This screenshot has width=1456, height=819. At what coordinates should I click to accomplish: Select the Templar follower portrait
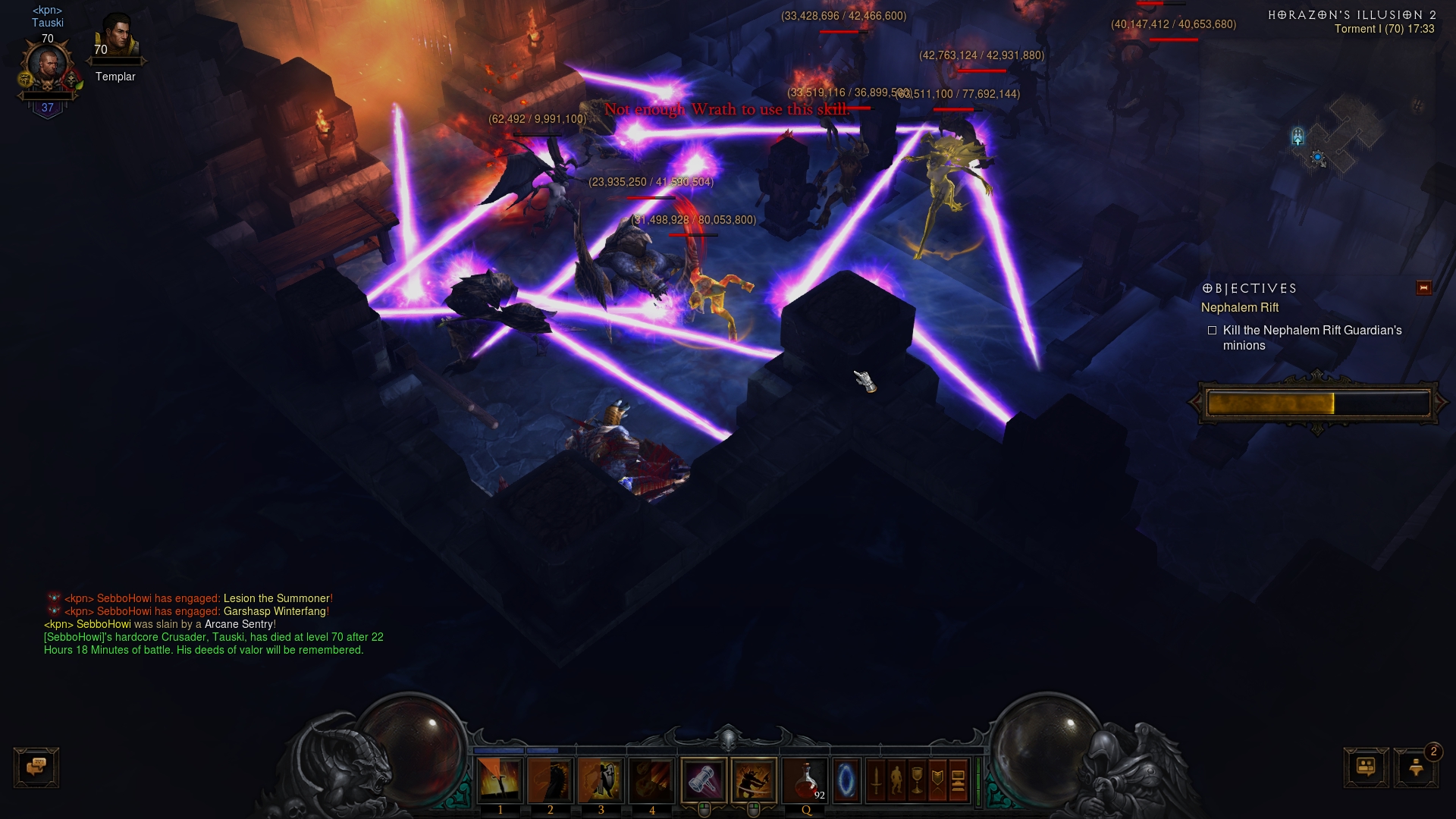[118, 36]
